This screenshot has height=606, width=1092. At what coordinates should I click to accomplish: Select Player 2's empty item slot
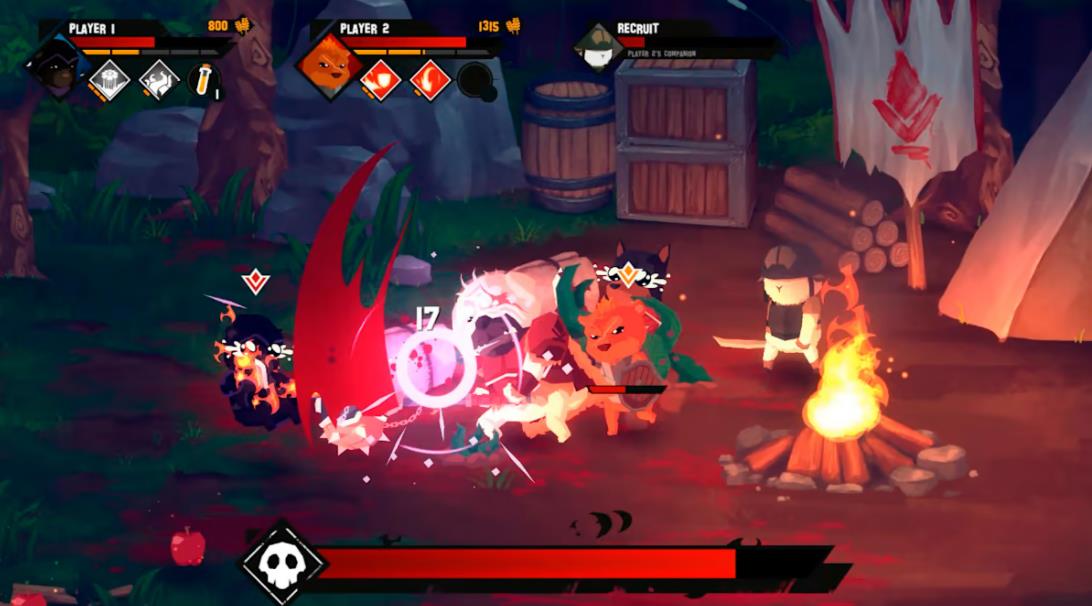coord(475,80)
